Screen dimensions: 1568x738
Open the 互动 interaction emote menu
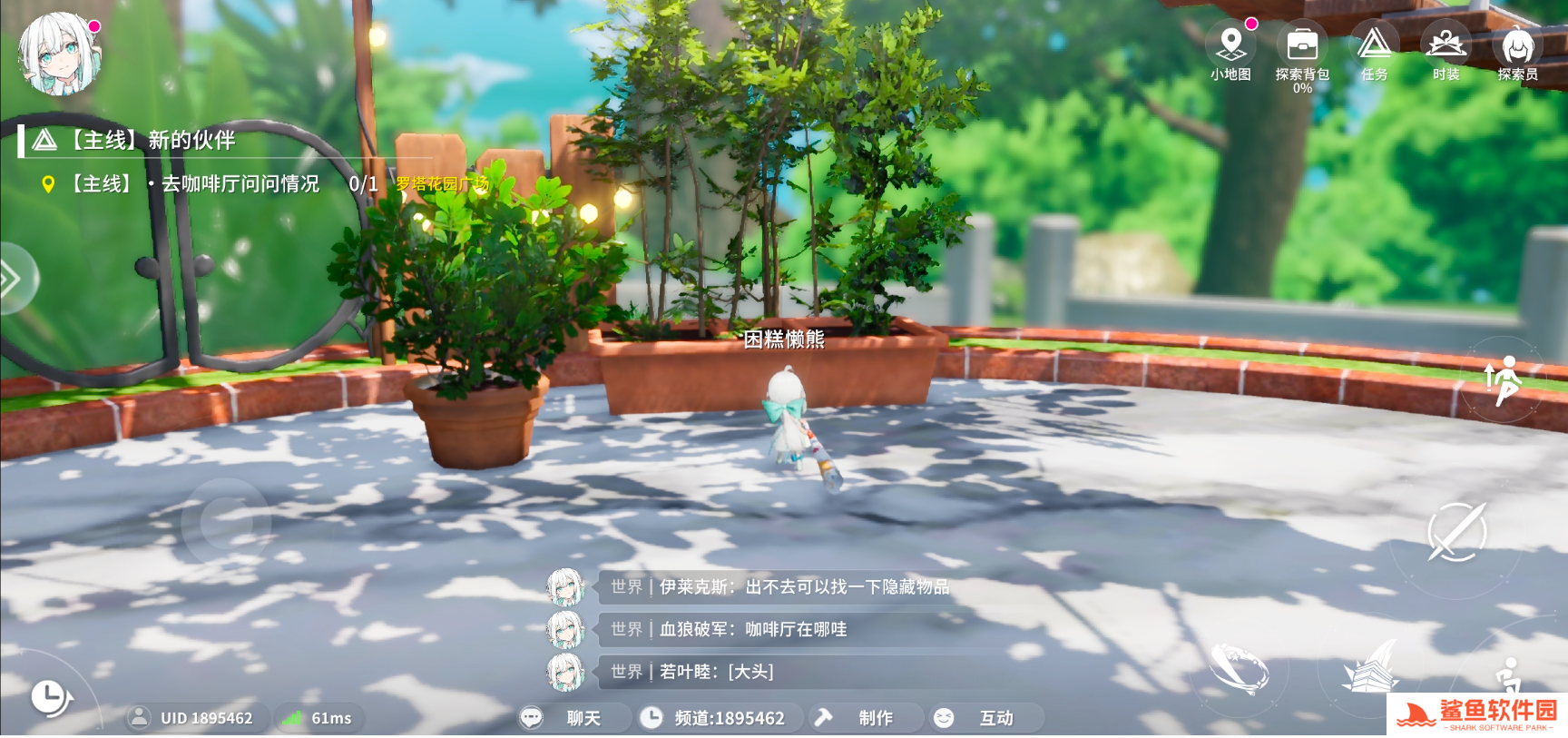(985, 717)
